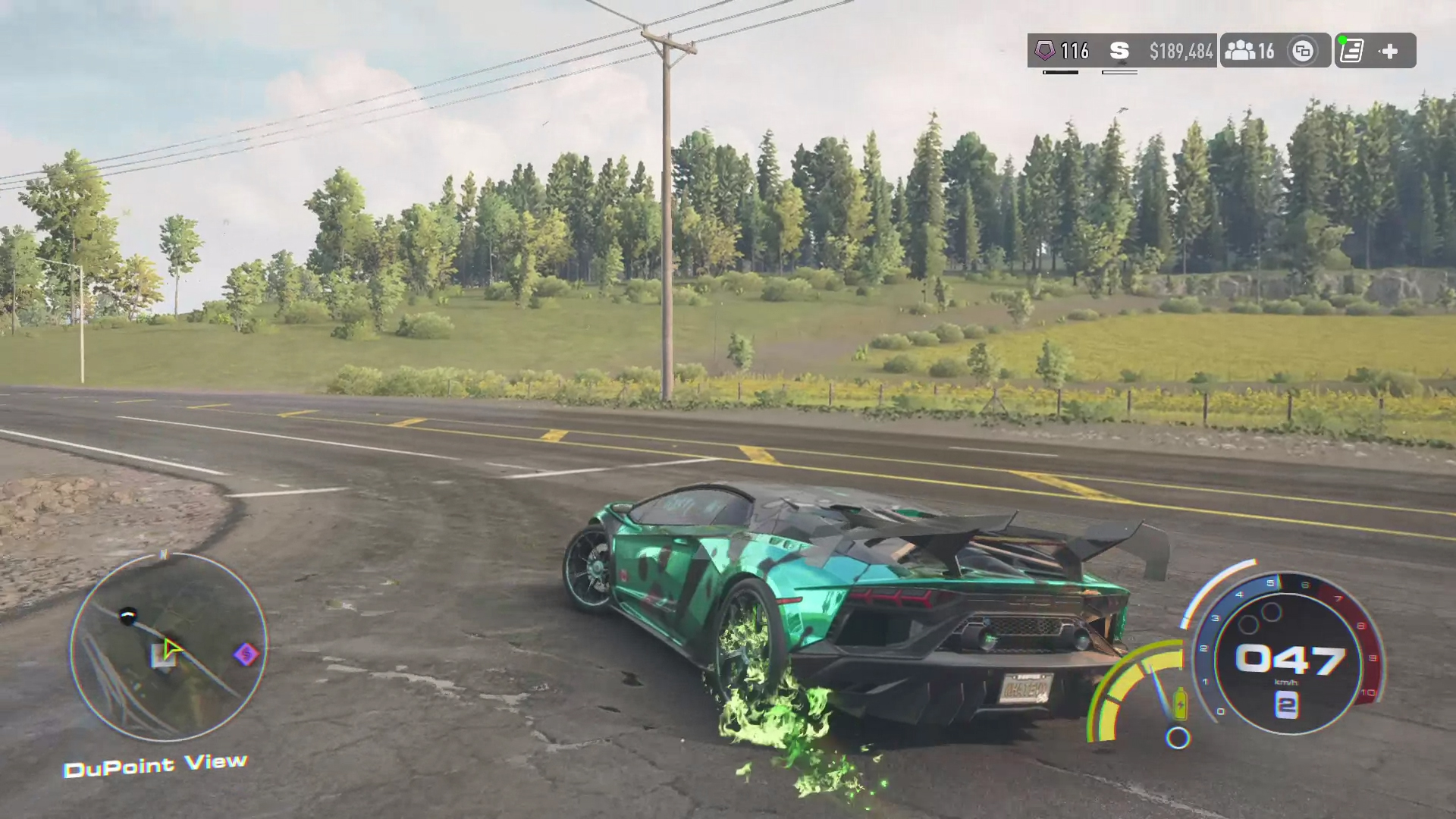Open the circular minimap
The image size is (1456, 819).
[x=168, y=647]
